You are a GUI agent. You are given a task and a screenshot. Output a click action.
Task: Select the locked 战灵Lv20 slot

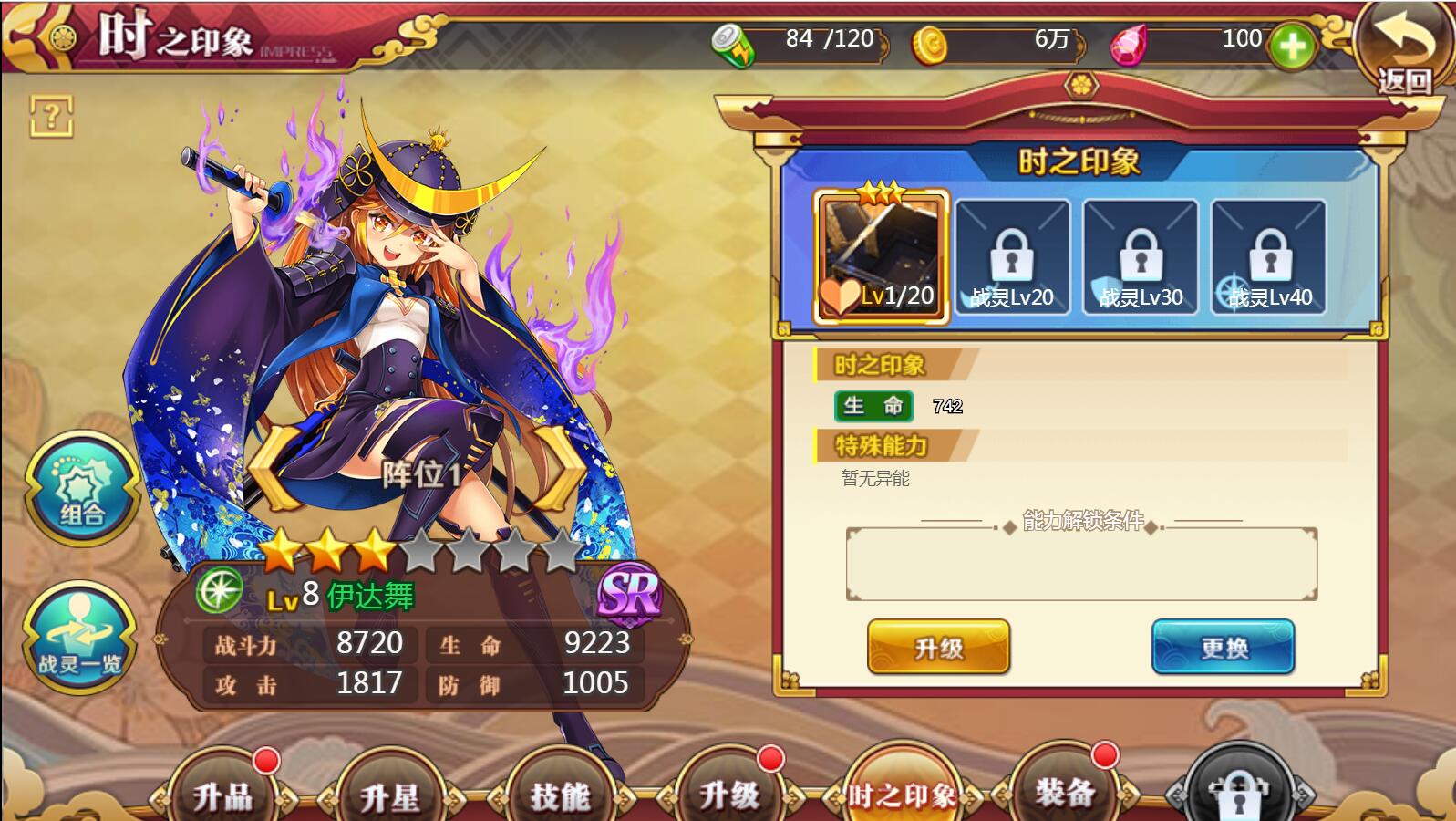coord(1011,257)
